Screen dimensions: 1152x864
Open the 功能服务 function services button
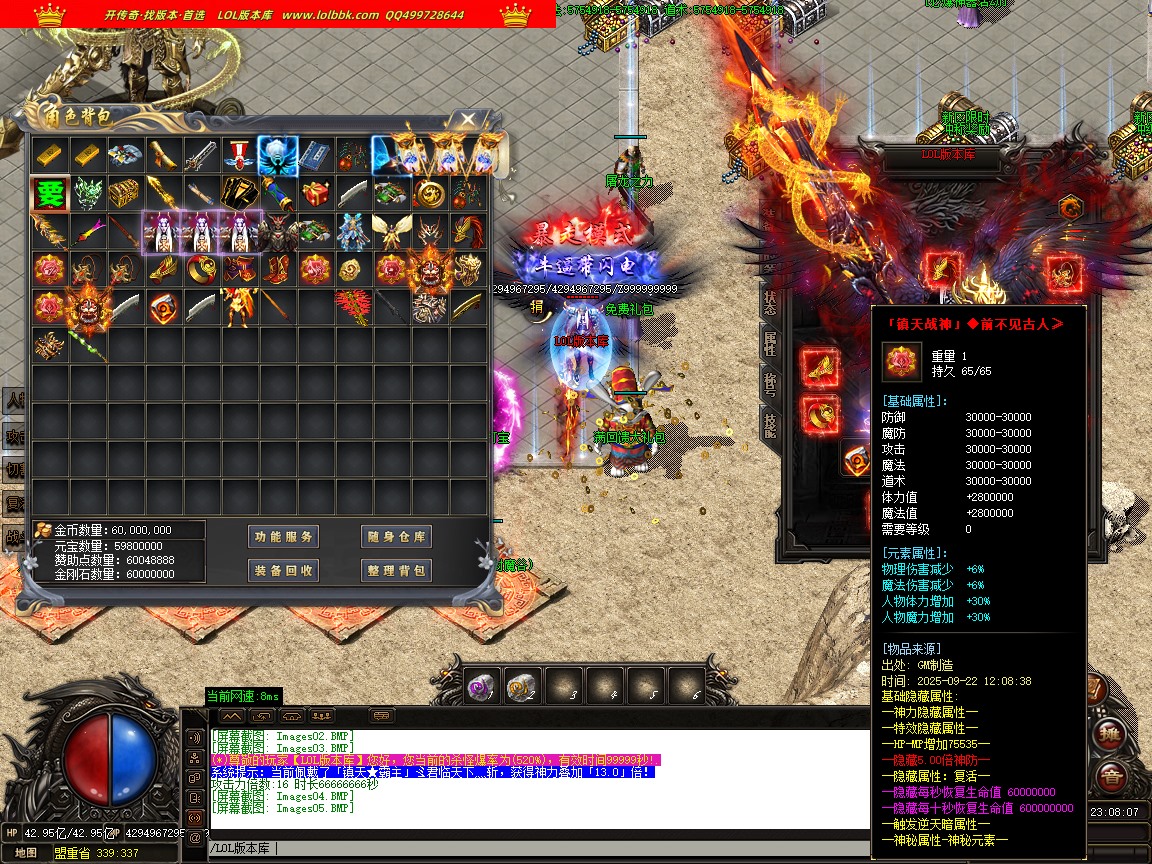click(284, 537)
